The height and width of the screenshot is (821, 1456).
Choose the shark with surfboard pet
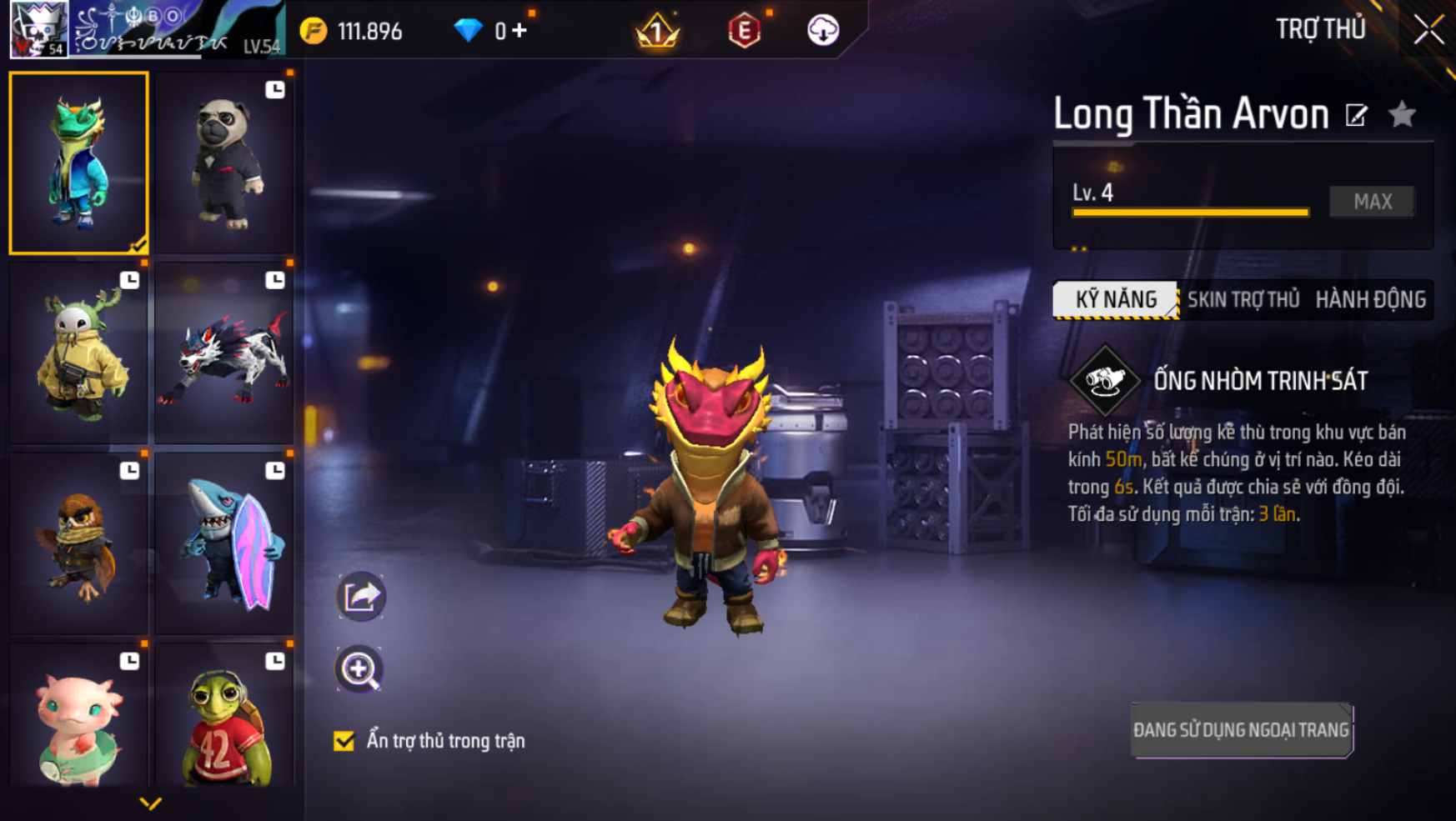pyautogui.click(x=224, y=543)
